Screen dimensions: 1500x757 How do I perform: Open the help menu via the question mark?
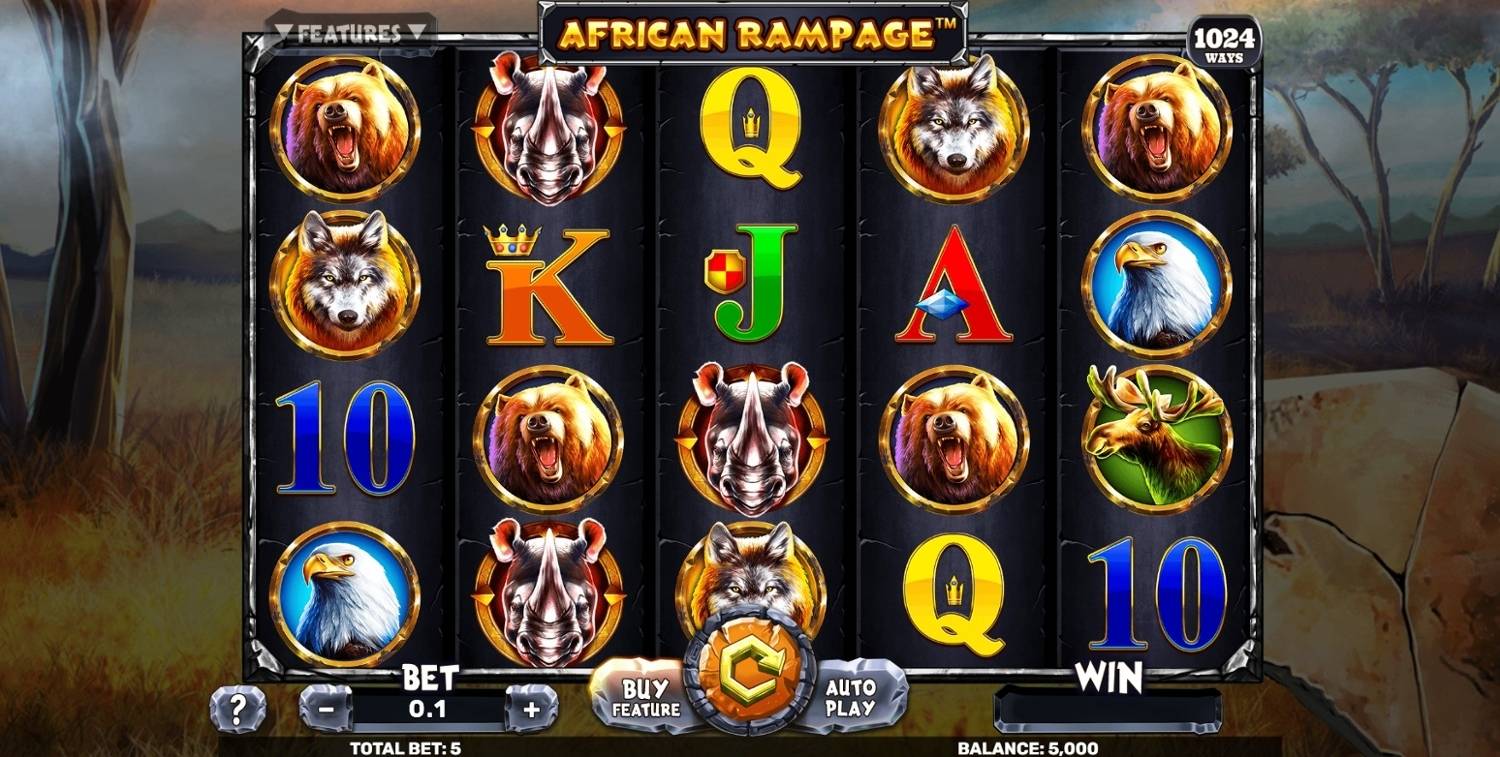236,708
